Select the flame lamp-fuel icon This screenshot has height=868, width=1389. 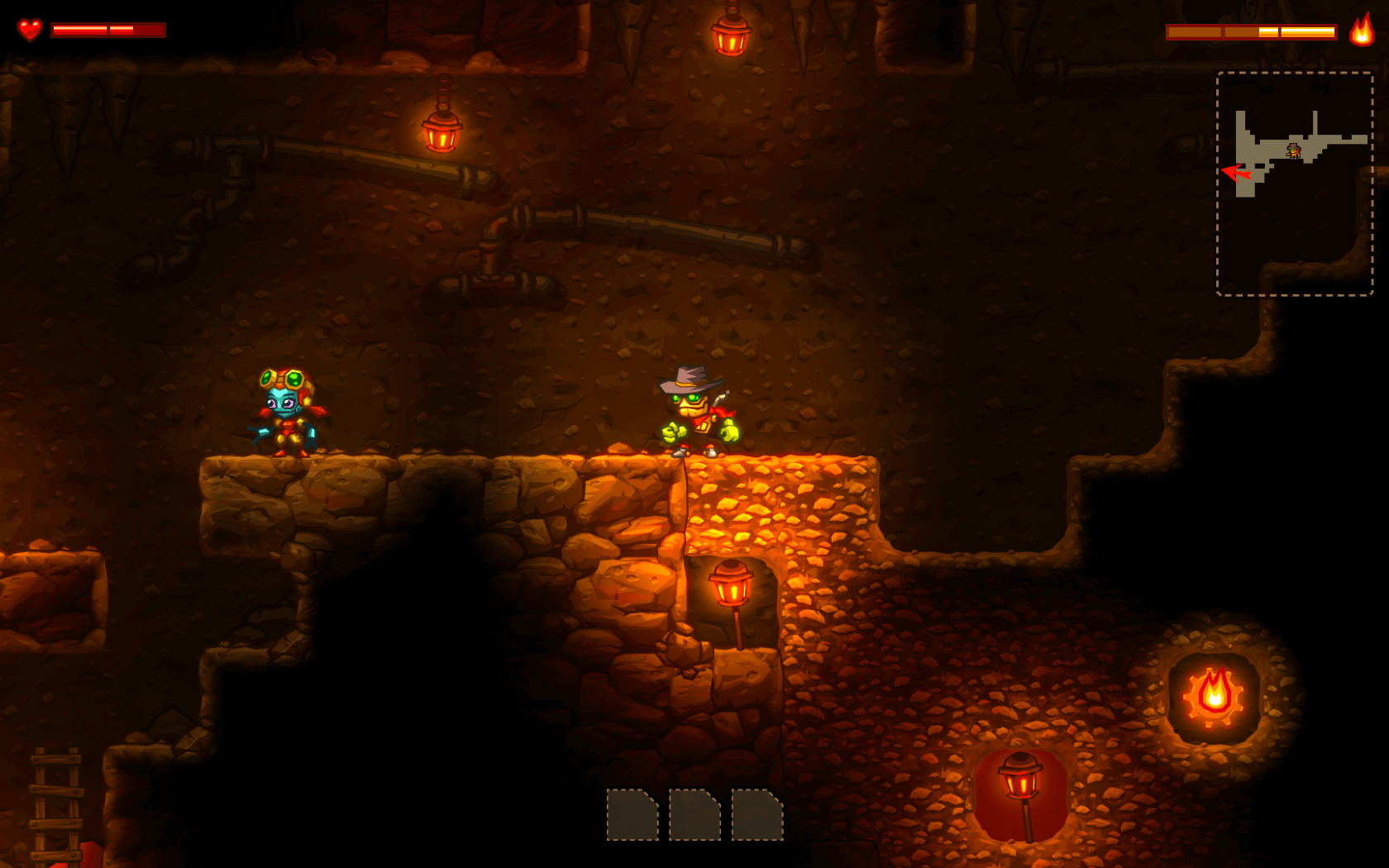[x=1361, y=31]
